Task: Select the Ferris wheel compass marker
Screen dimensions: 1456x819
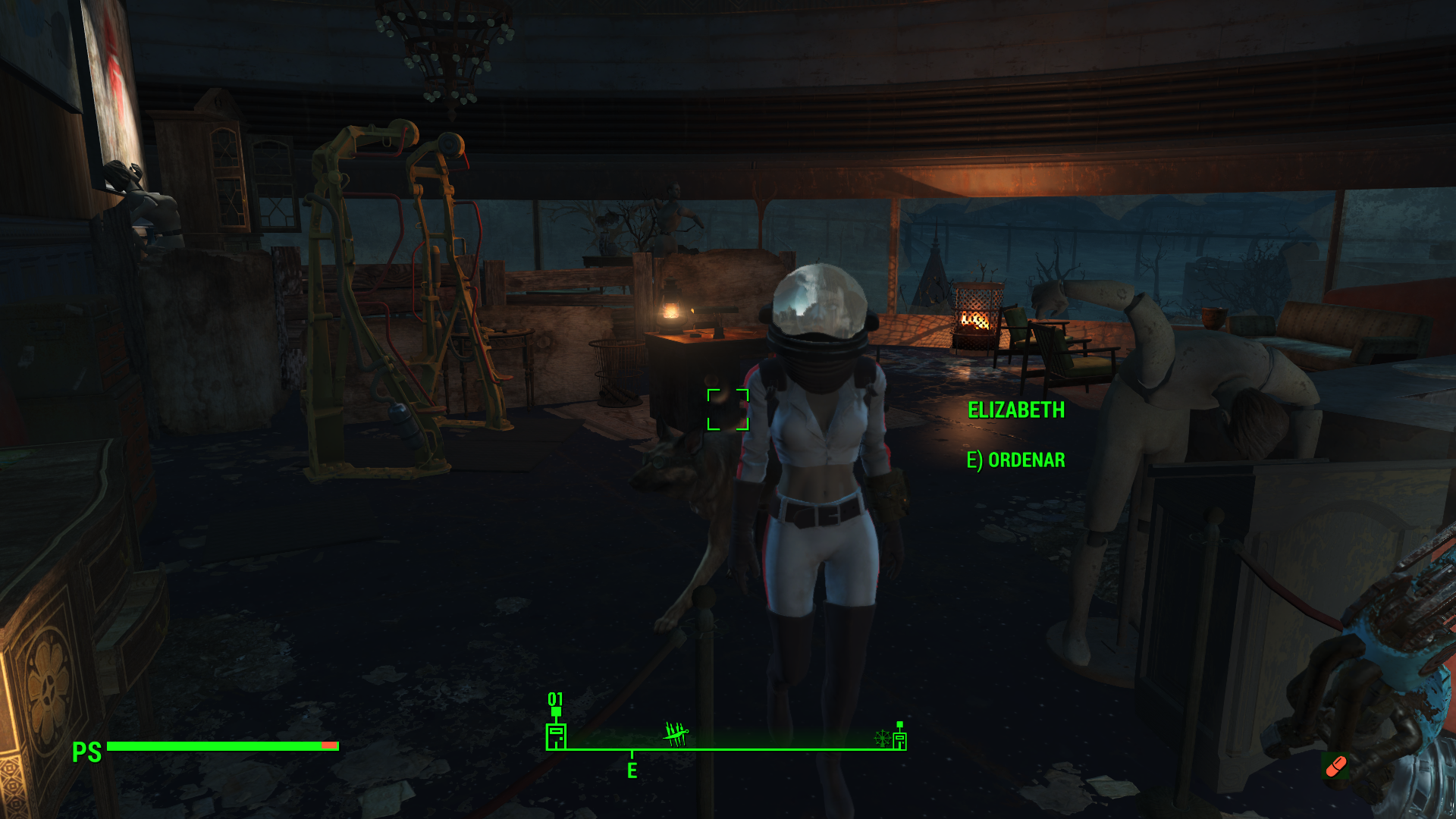Action: (882, 738)
